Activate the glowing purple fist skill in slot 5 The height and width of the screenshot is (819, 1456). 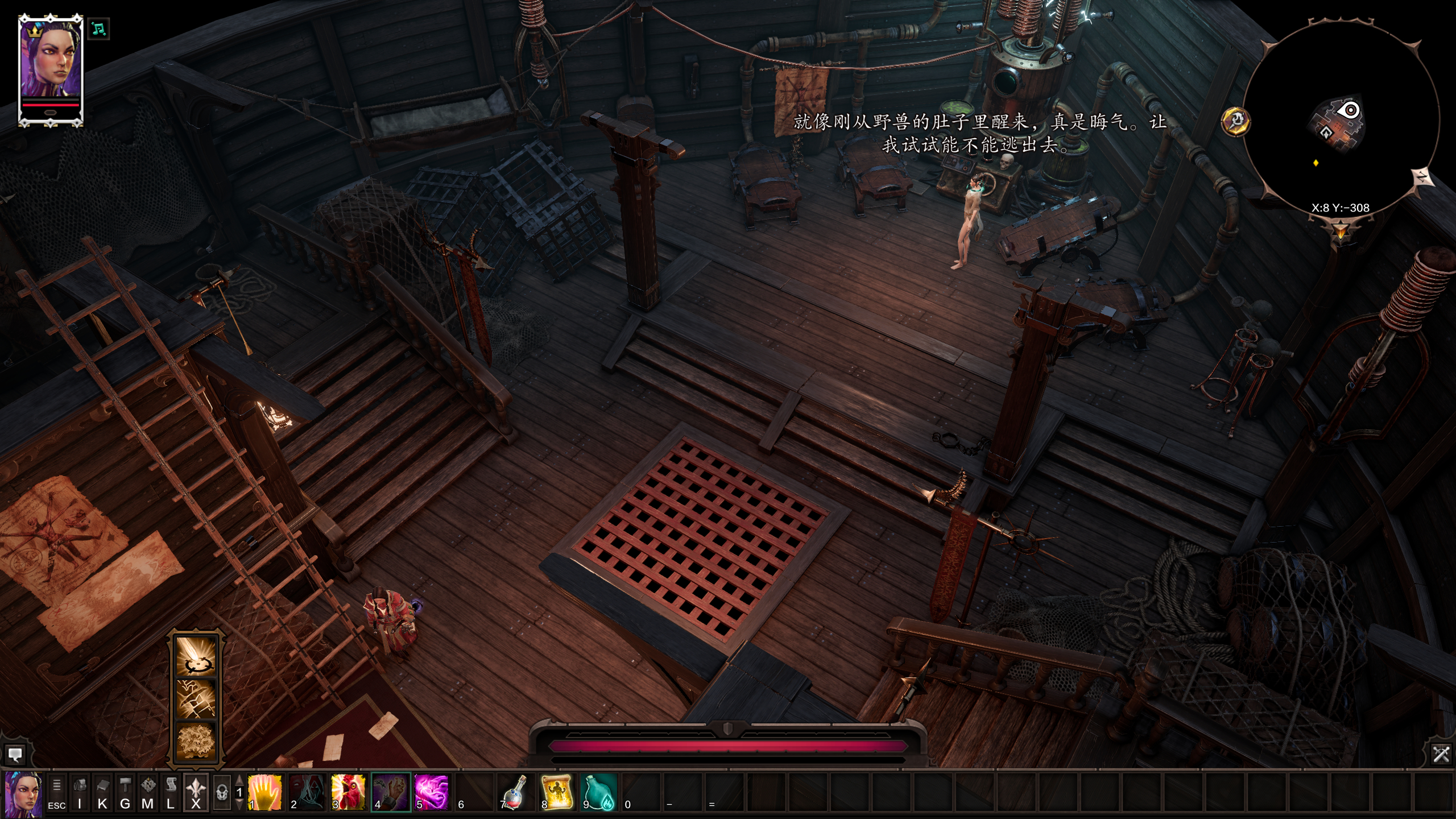tap(432, 792)
